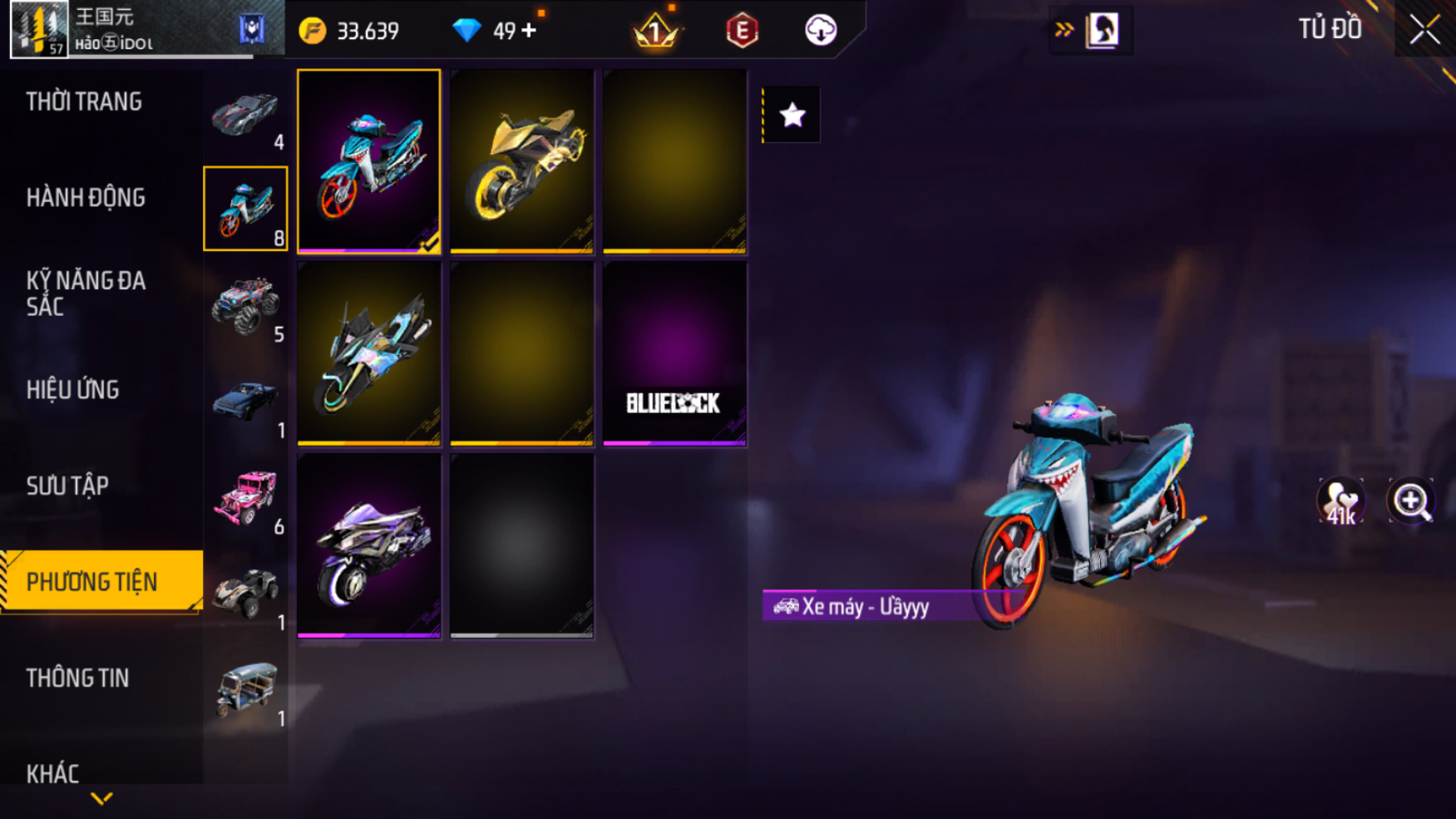Select the gold motorbike skin
1456x819 pixels.
point(521,161)
